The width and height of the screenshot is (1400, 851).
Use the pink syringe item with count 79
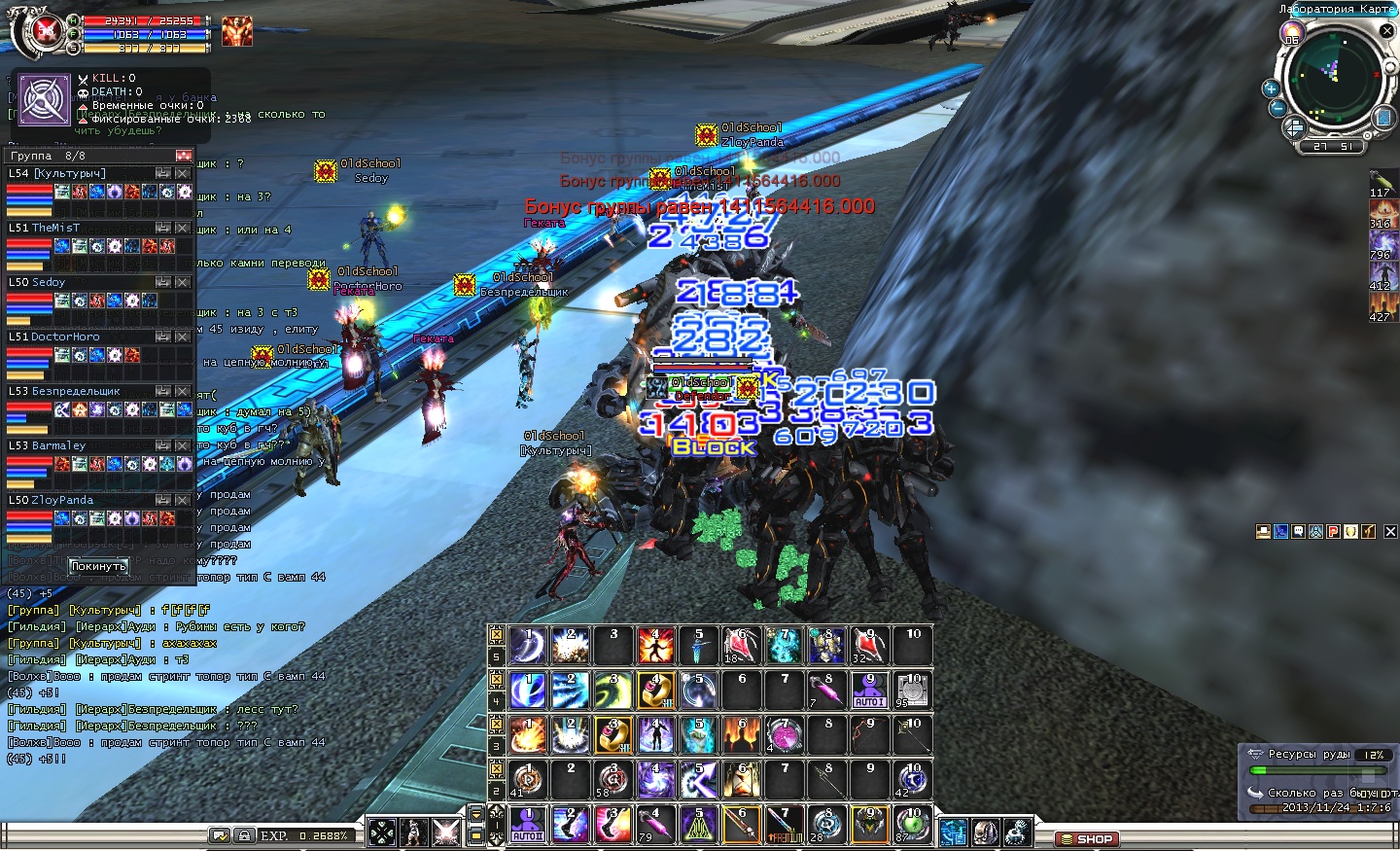(x=655, y=825)
